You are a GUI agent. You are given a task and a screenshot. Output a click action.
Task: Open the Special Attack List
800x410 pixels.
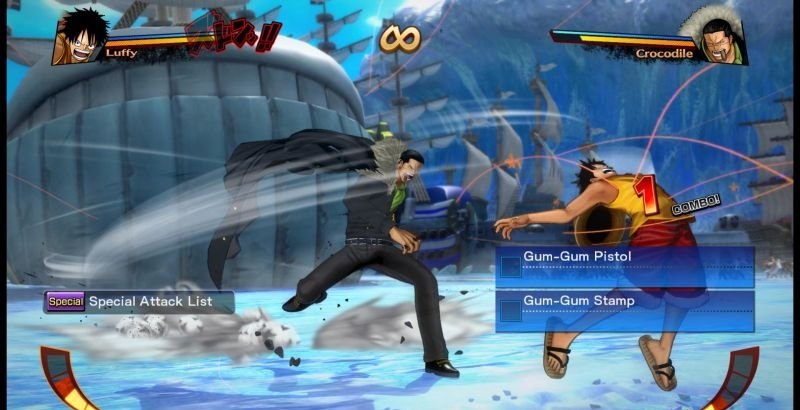[139, 301]
